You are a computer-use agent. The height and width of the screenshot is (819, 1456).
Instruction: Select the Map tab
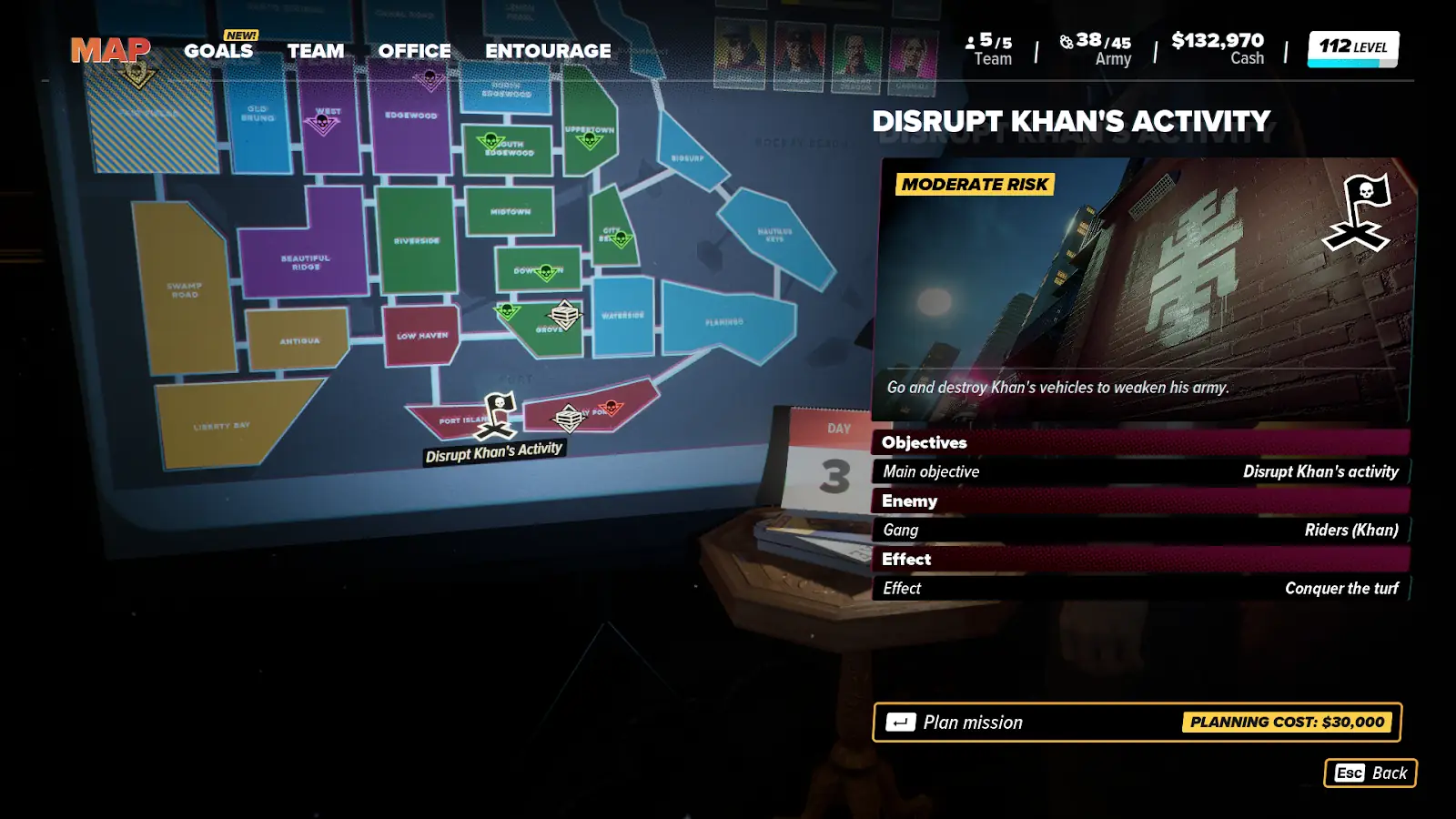point(110,51)
